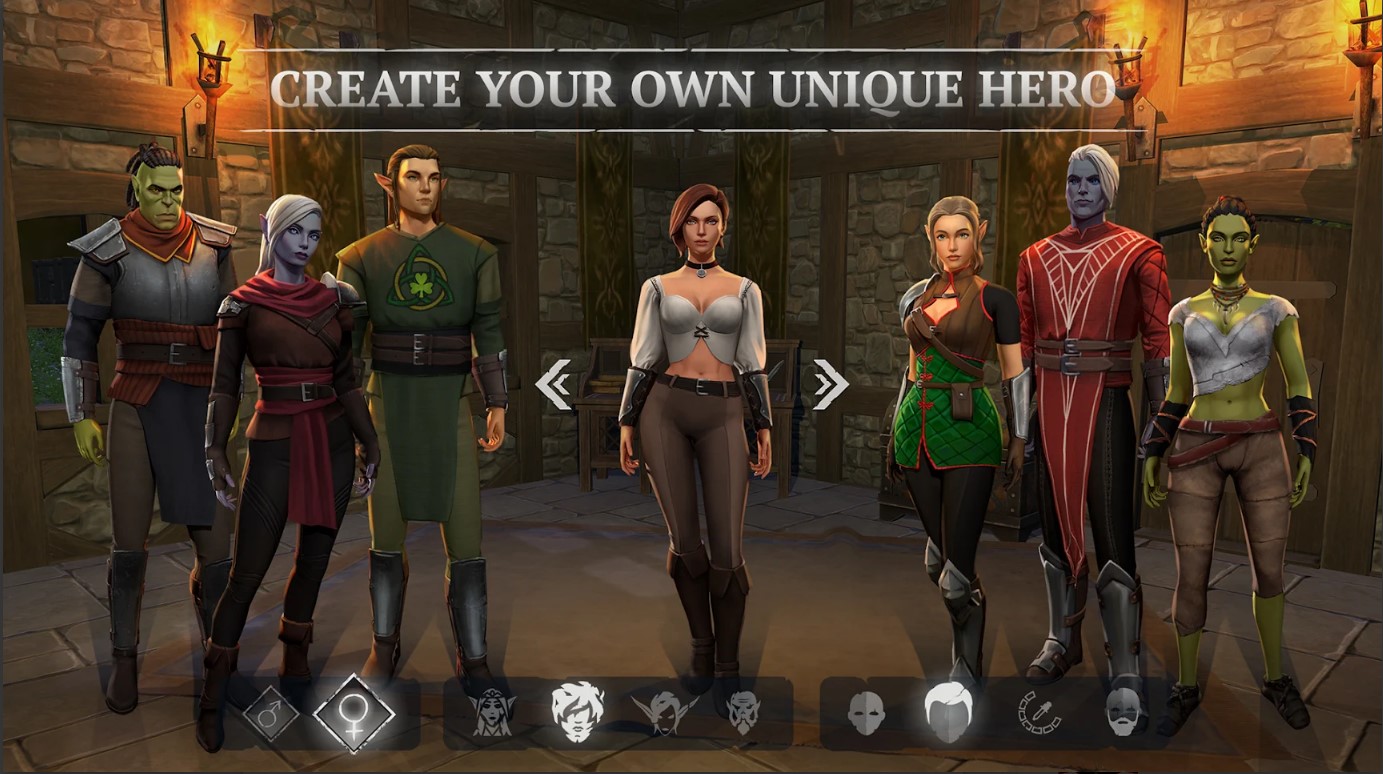The width and height of the screenshot is (1383, 774).
Task: Pick the elf race icon with tiara
Action: pos(491,713)
